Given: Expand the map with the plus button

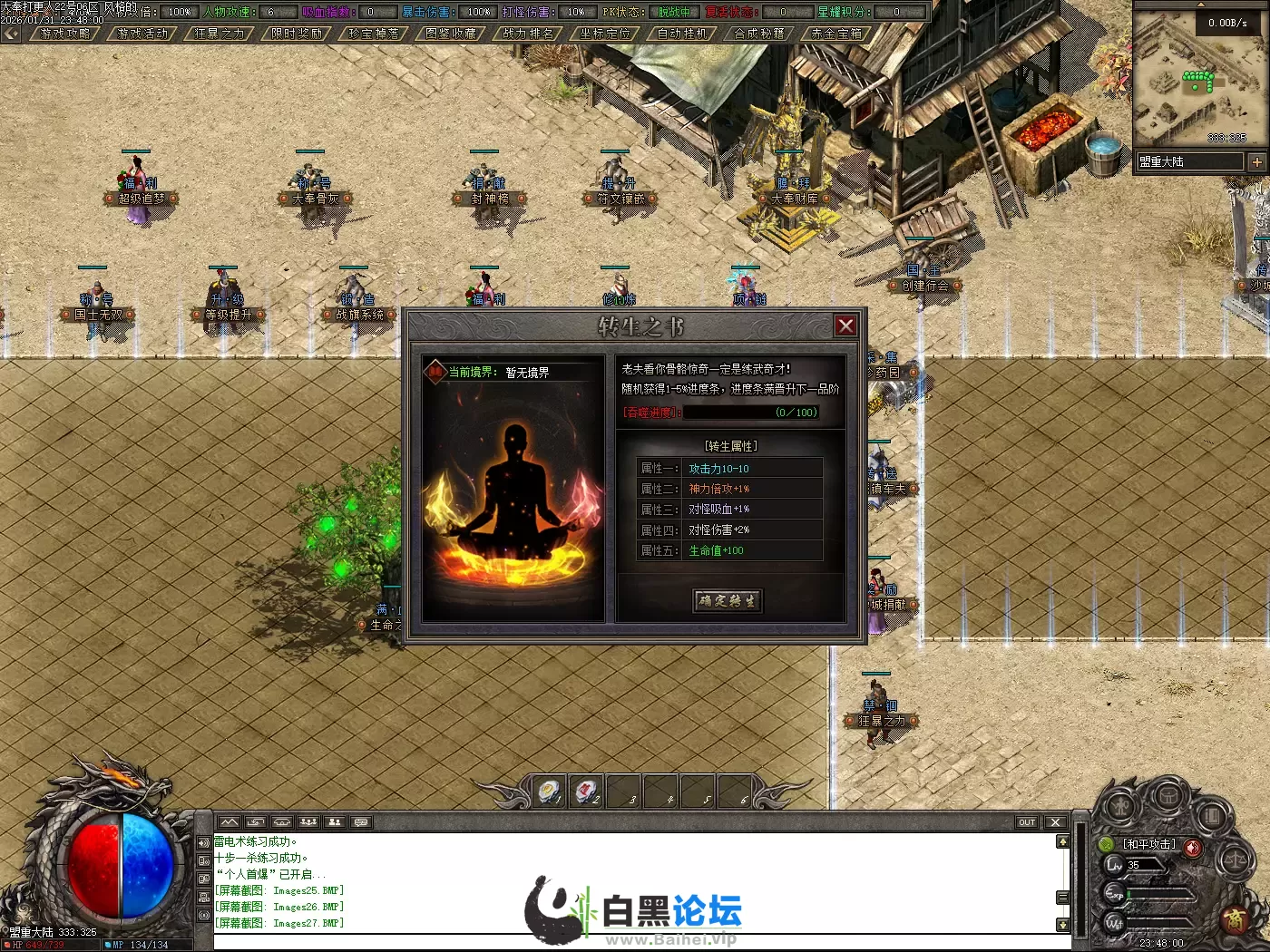Looking at the screenshot, I should [1256, 161].
